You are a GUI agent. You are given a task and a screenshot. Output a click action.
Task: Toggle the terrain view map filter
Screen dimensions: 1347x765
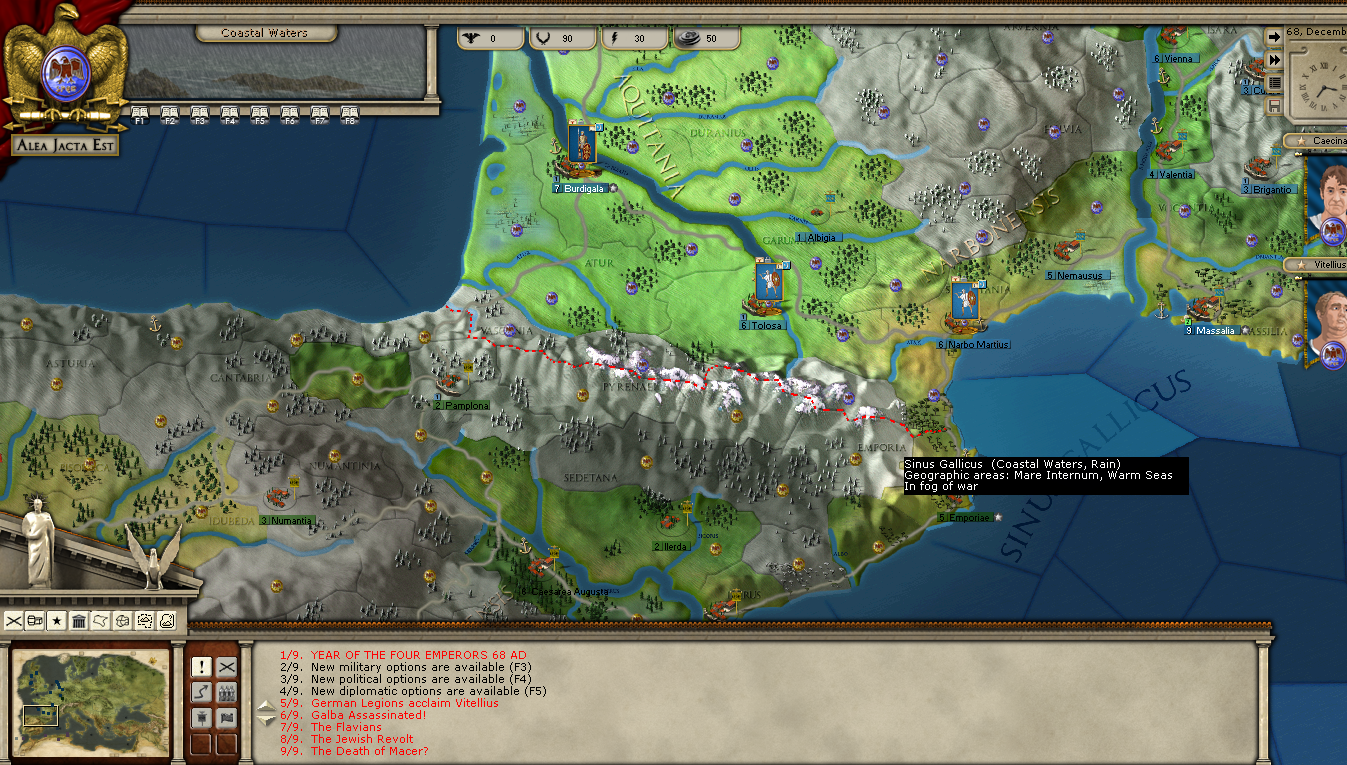click(167, 621)
